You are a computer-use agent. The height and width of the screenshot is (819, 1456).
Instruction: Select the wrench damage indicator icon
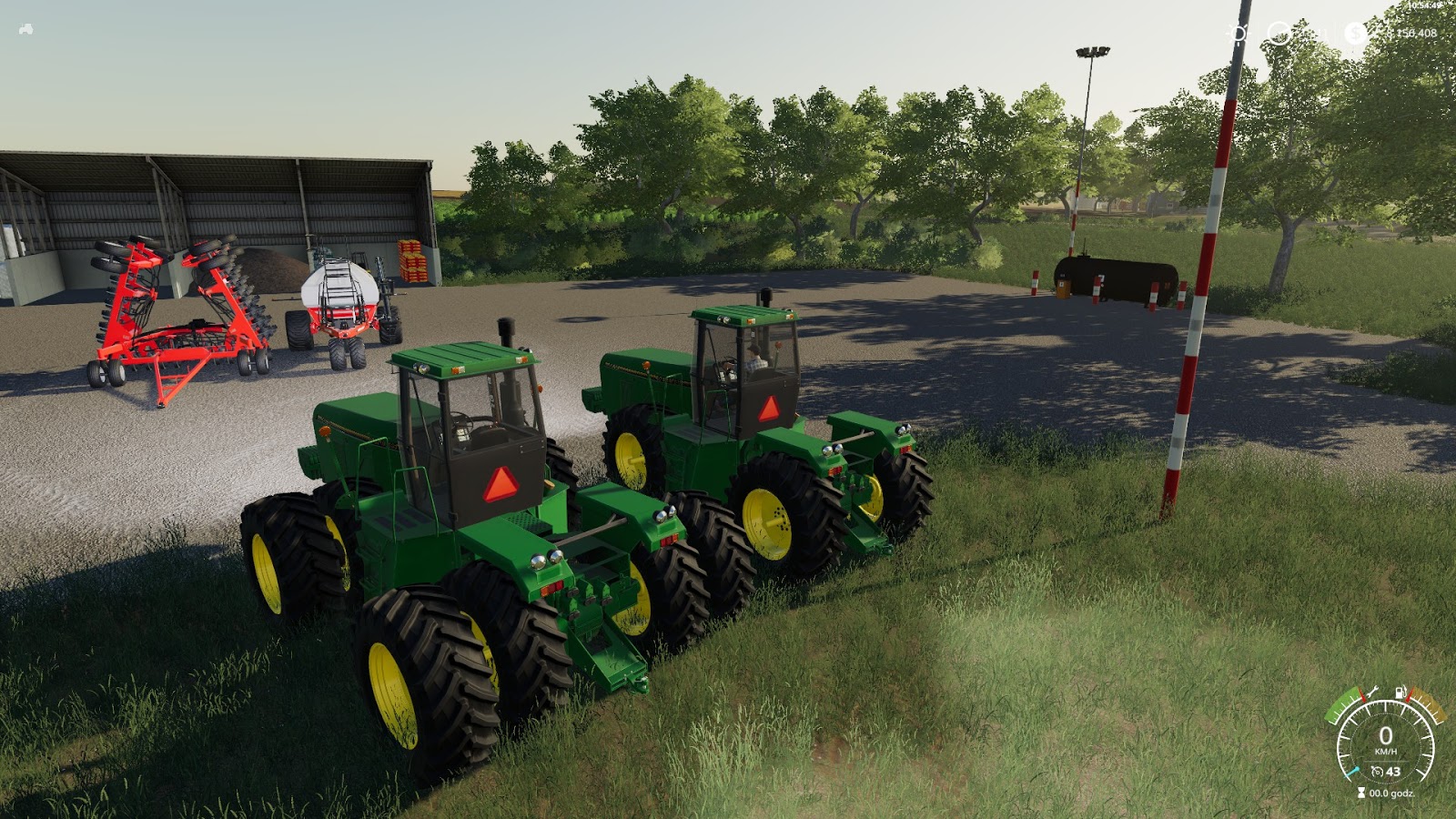point(1374,693)
